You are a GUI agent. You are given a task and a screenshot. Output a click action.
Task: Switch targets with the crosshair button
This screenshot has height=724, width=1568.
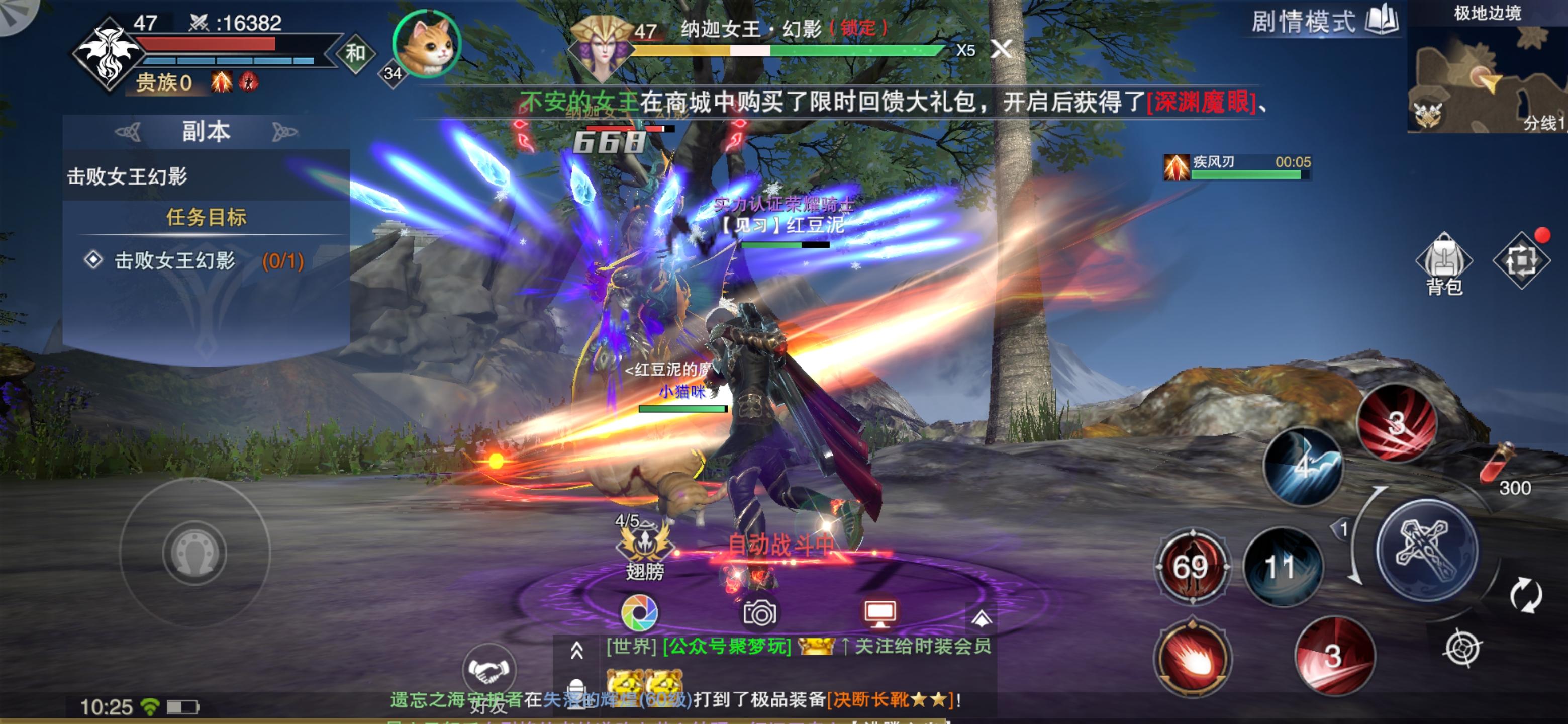point(1462,648)
